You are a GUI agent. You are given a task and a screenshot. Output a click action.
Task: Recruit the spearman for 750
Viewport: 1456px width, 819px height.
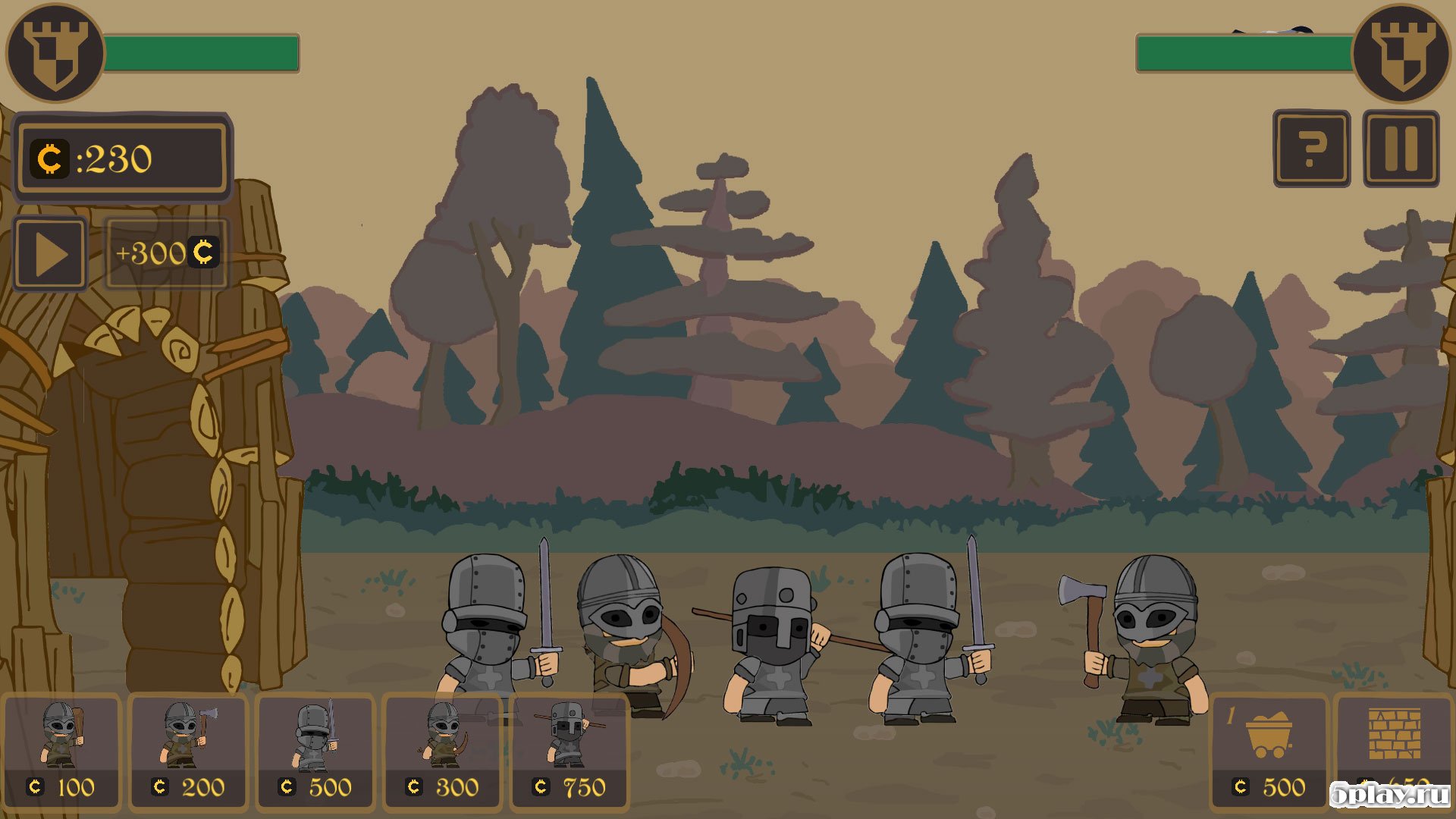pyautogui.click(x=570, y=751)
